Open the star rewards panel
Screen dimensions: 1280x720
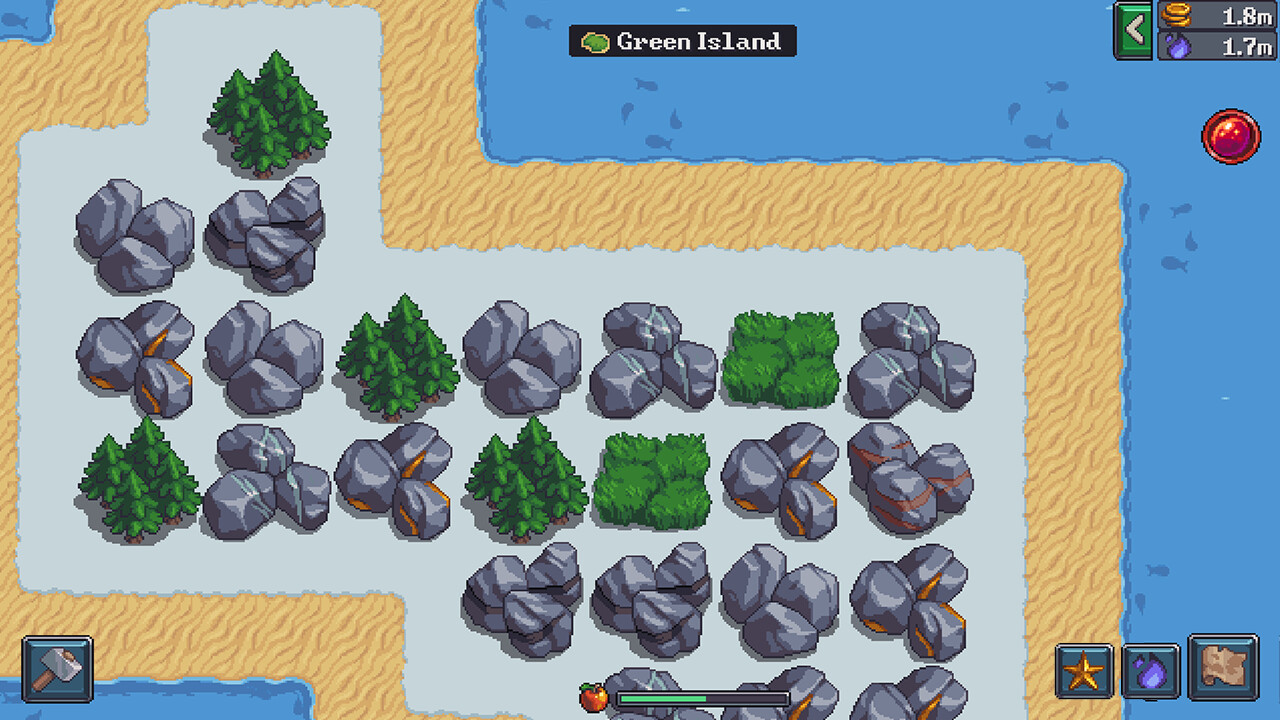click(1086, 673)
